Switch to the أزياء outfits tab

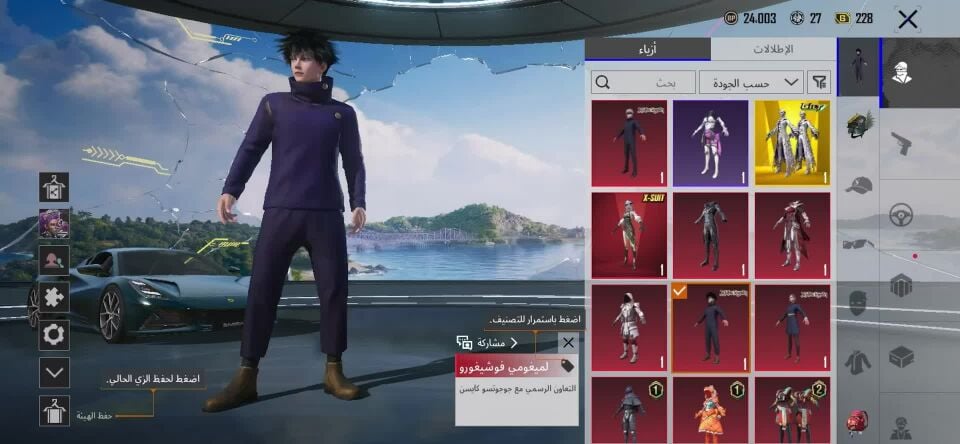(x=647, y=49)
